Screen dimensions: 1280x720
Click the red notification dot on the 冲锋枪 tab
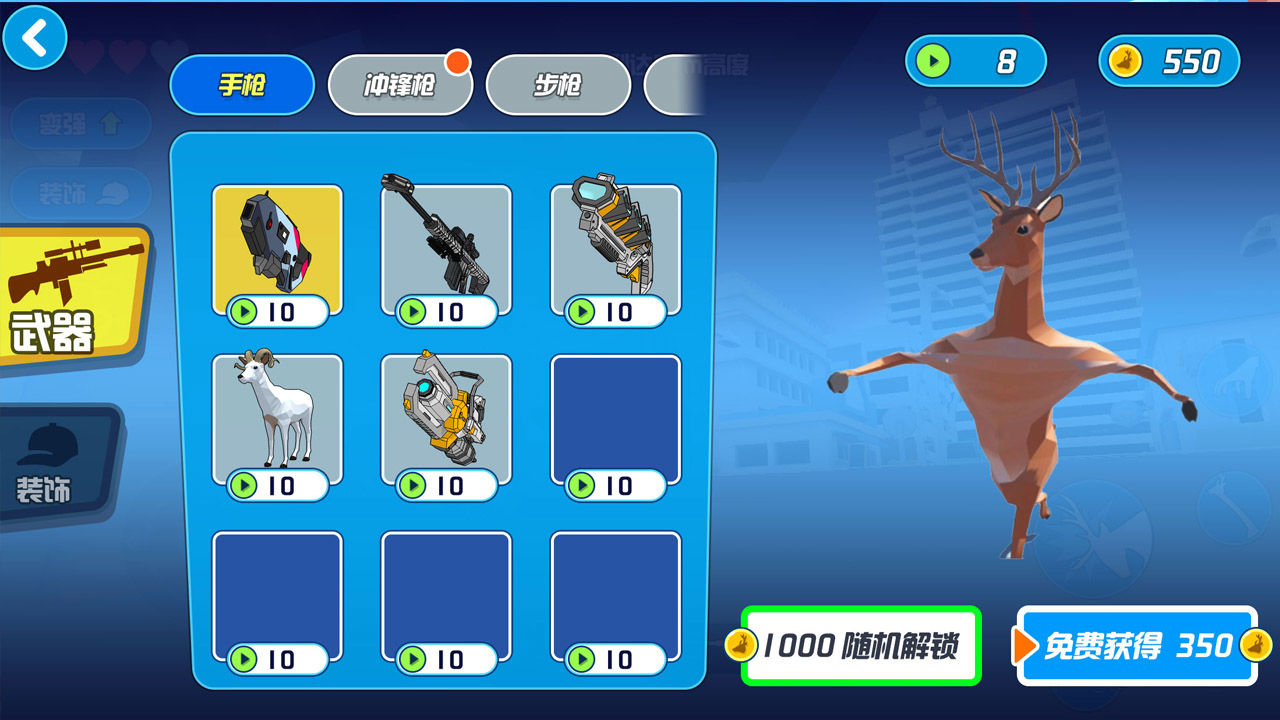click(459, 62)
